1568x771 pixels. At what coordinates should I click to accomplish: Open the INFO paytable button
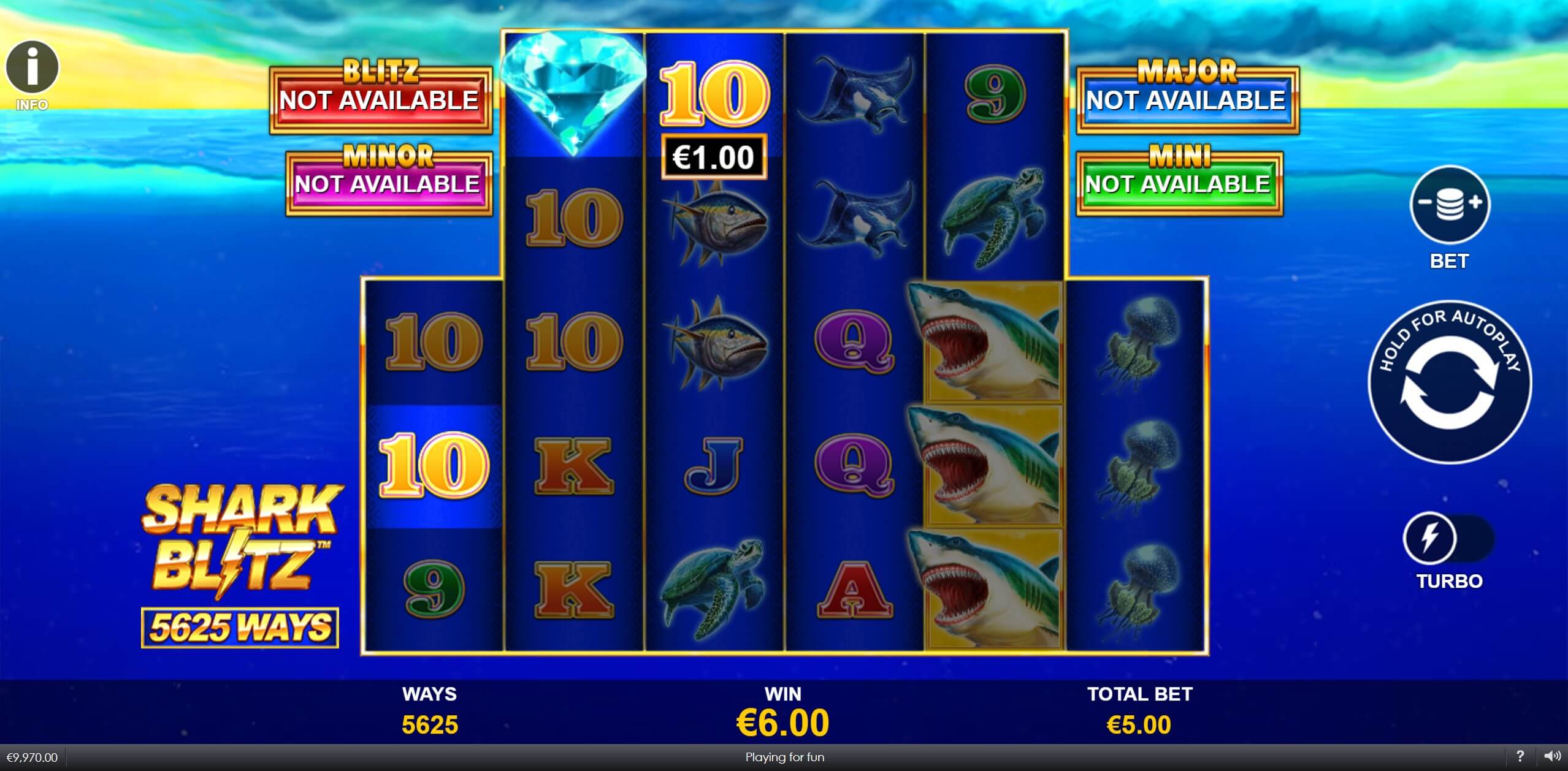[x=32, y=69]
